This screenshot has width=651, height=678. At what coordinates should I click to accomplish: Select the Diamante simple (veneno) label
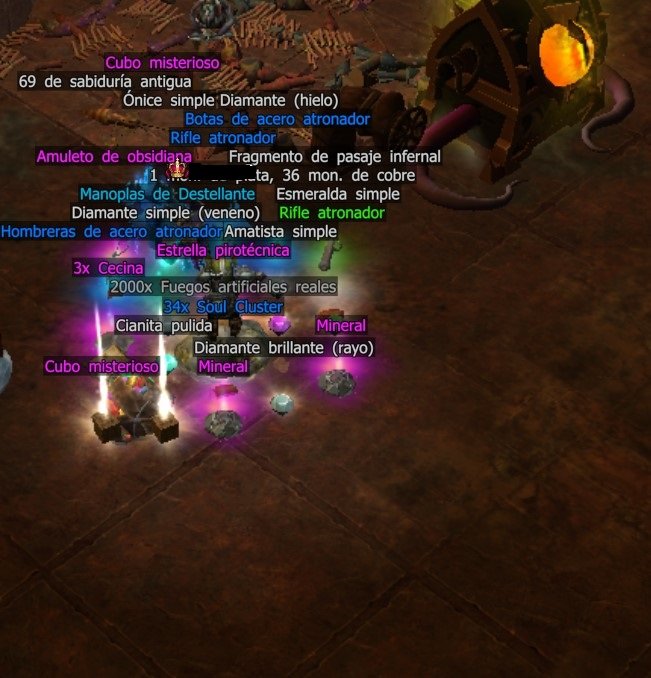(x=166, y=213)
